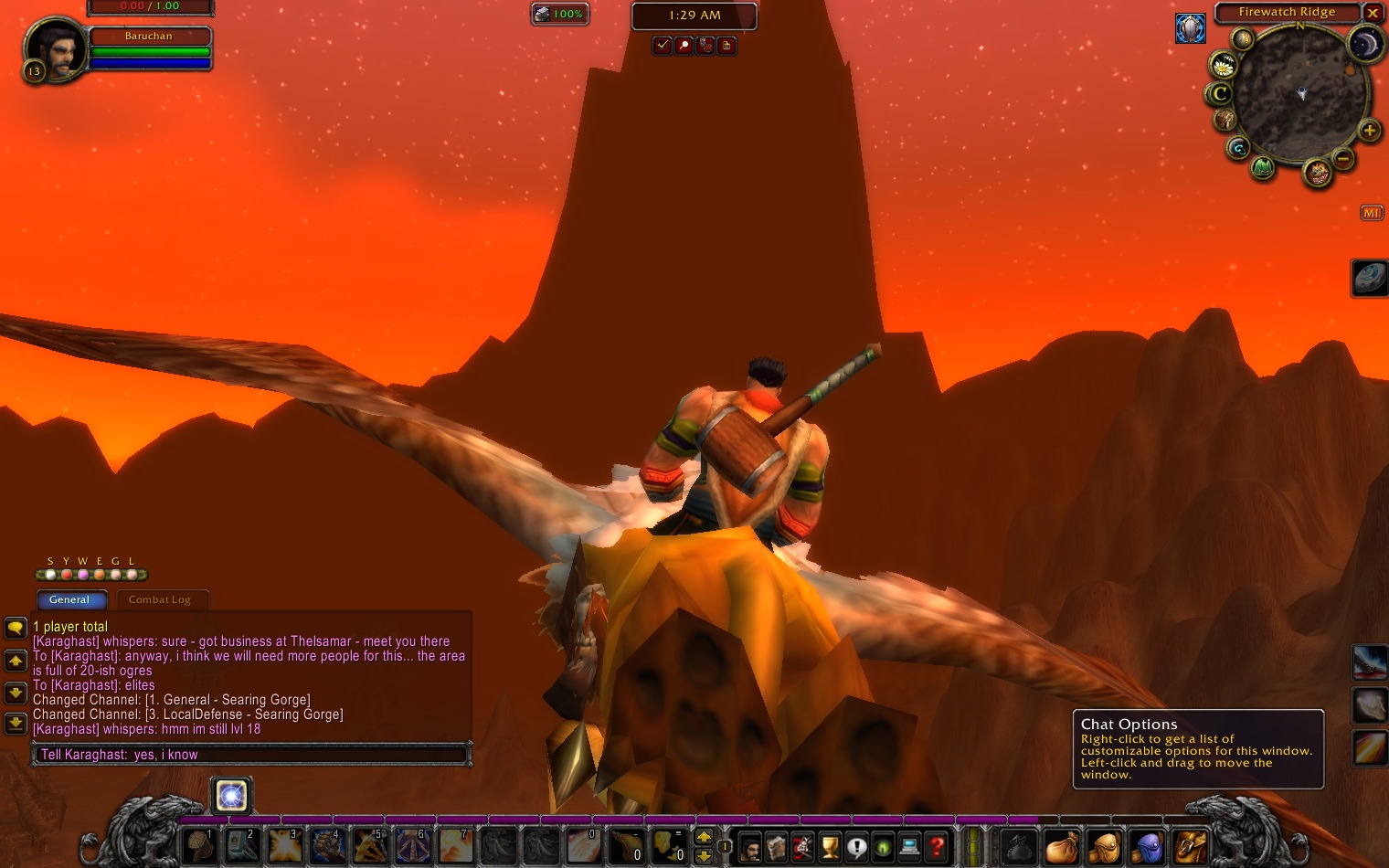
Task: Open the red question mark help button
Action: click(x=936, y=847)
